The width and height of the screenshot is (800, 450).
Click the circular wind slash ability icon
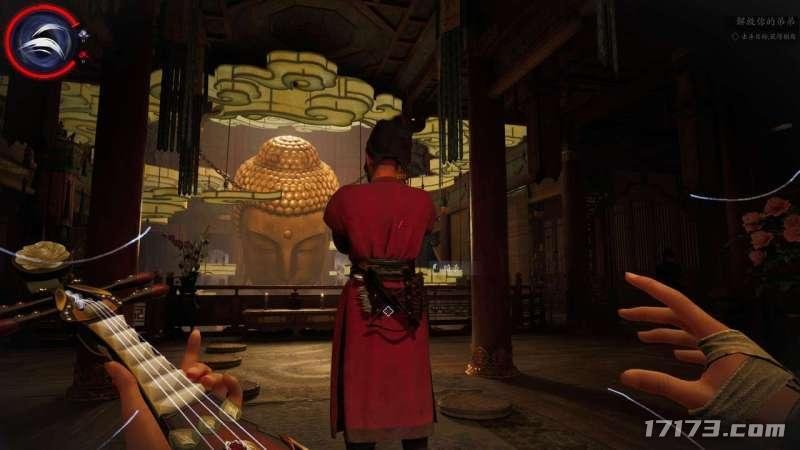click(44, 42)
